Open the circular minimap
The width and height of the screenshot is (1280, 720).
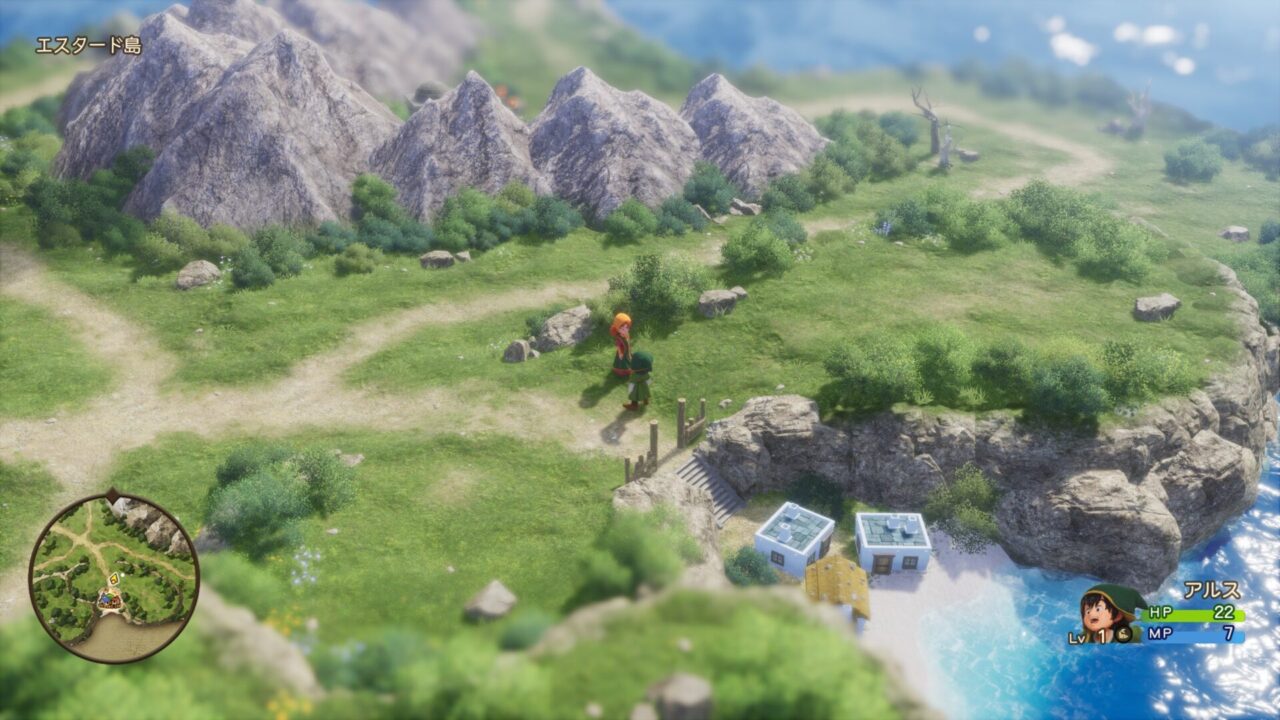113,577
